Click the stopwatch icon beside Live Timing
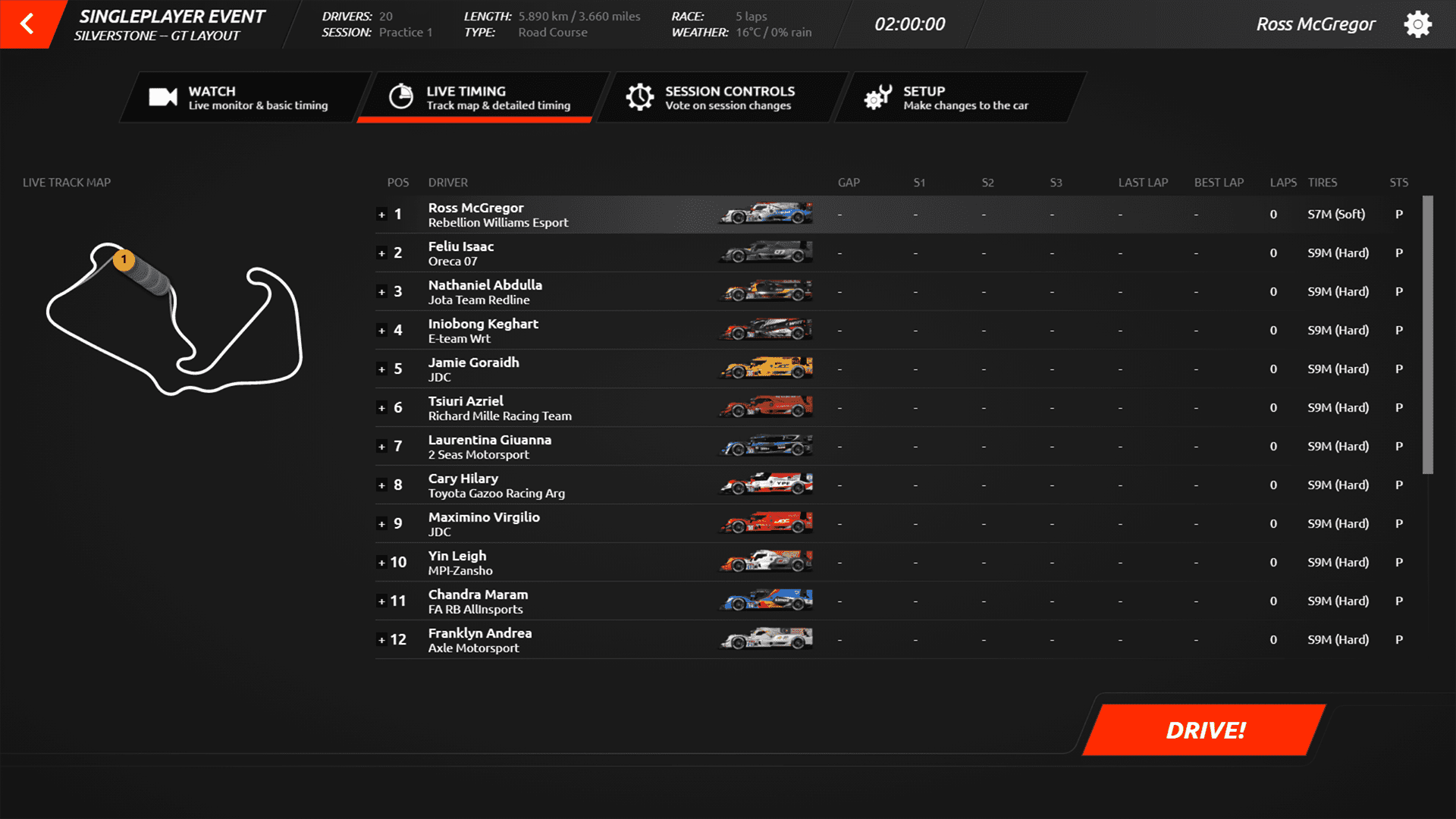 point(400,96)
